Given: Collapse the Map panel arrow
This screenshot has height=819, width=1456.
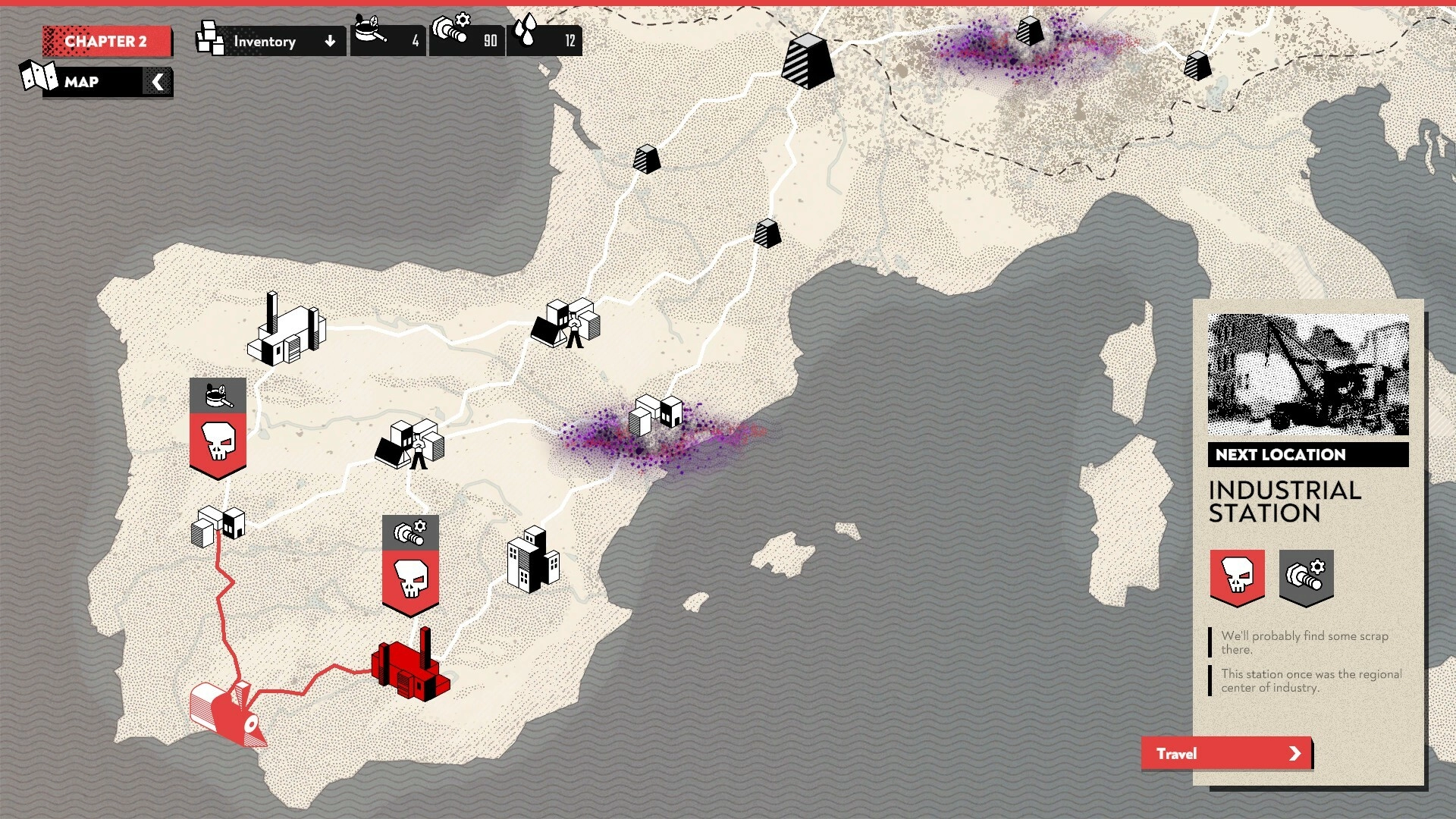Looking at the screenshot, I should (x=158, y=82).
